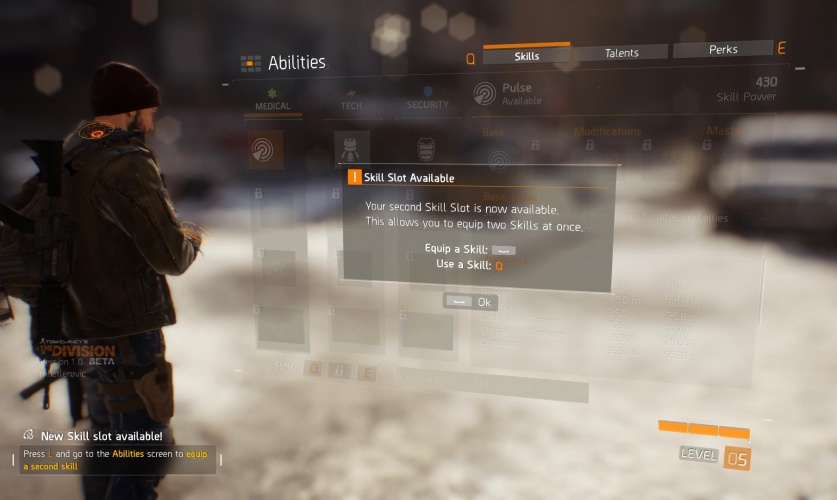Open the Security skill category
The image size is (837, 500).
click(x=428, y=102)
